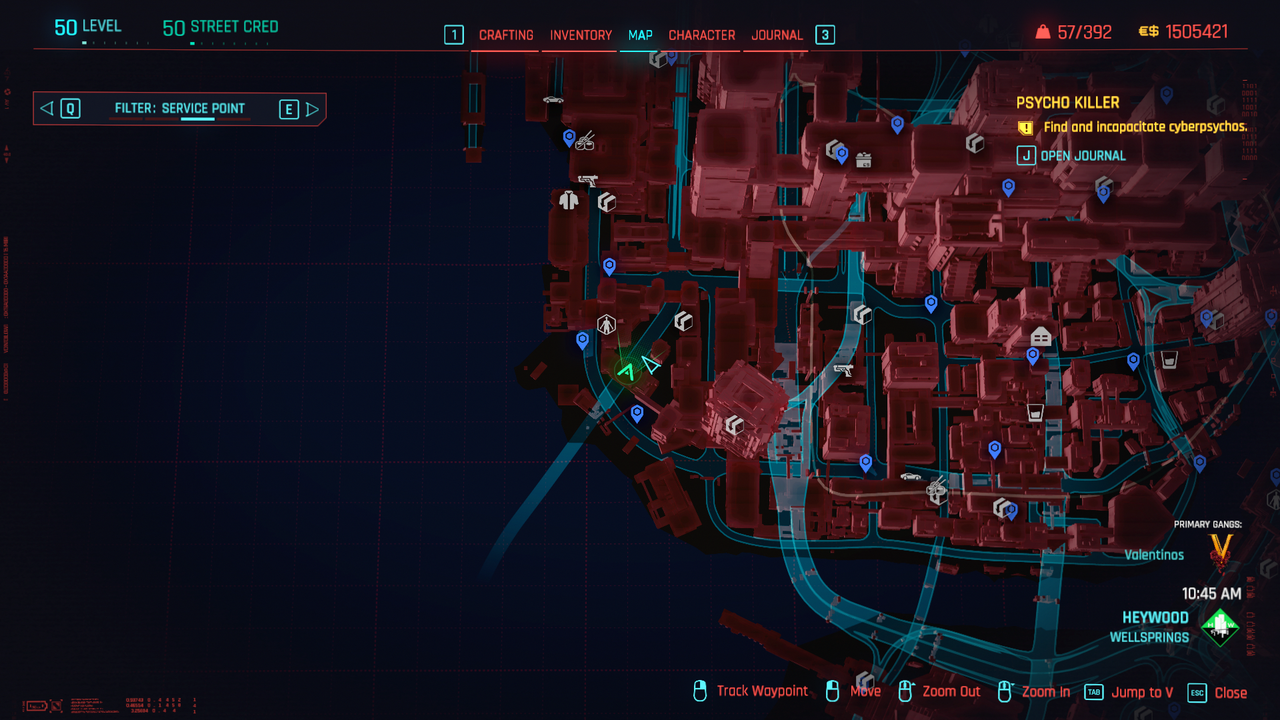The image size is (1280, 720).
Task: Go to the Character tab
Action: (x=702, y=35)
